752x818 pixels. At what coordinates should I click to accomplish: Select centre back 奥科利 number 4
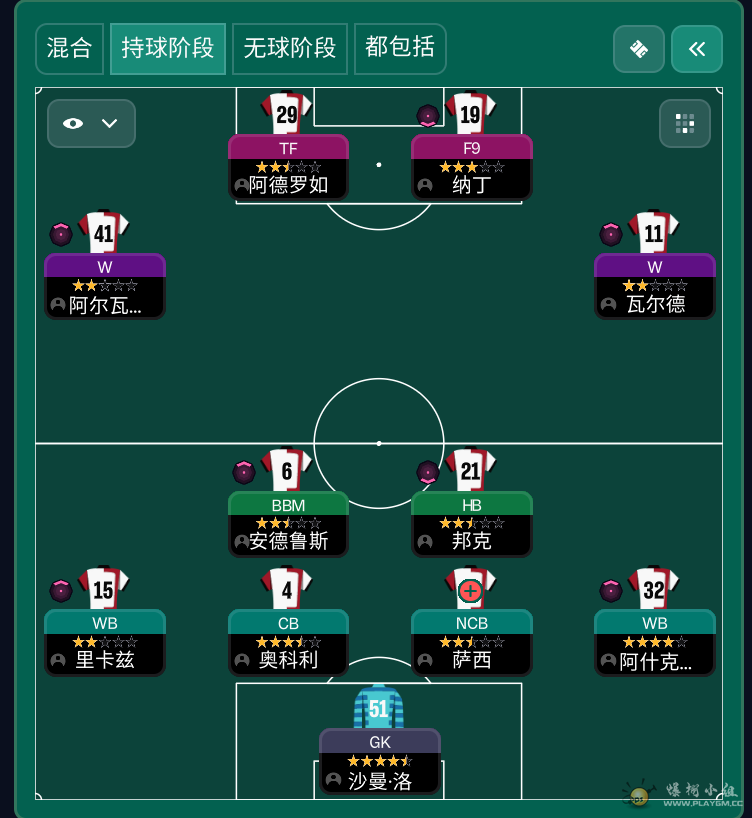coord(288,641)
